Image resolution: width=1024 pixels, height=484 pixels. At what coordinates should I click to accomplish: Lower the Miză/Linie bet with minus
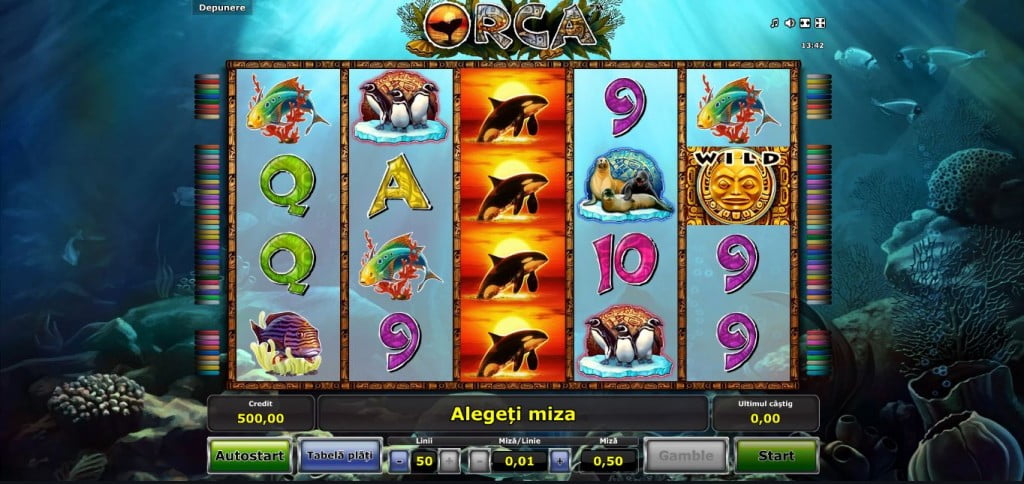point(480,460)
